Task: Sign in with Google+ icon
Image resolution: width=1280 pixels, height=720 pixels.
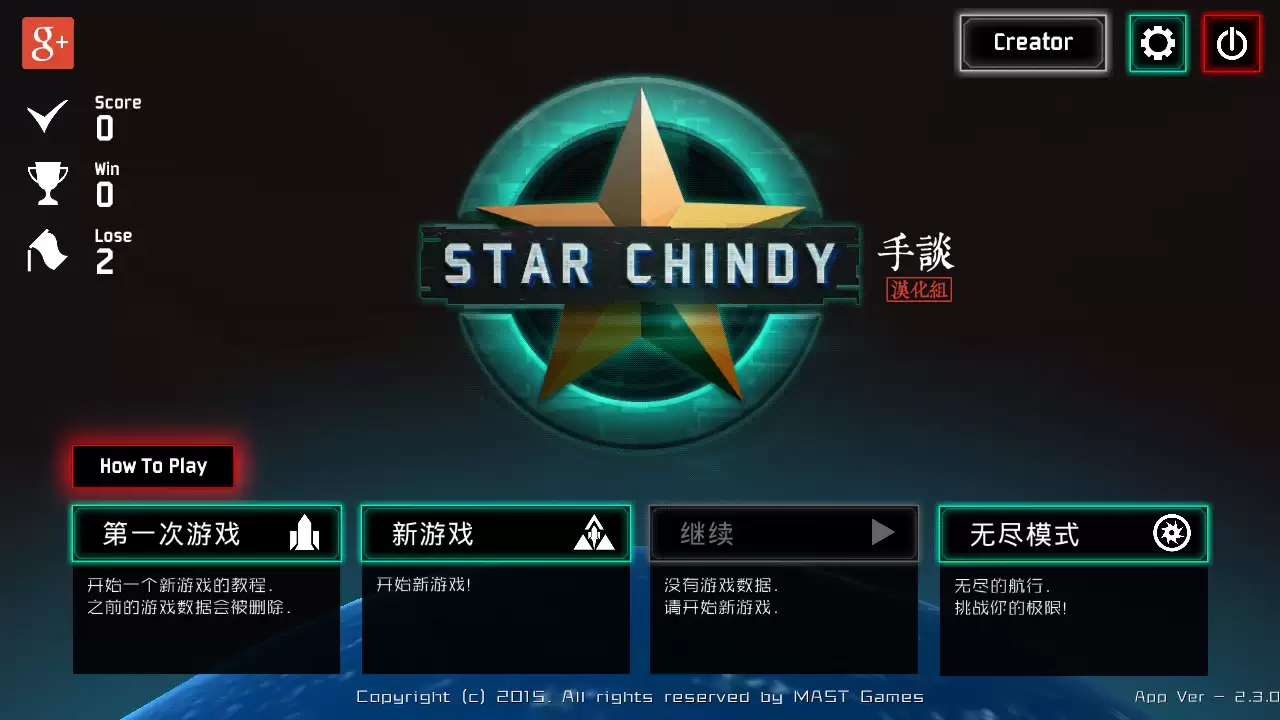Action: 46,42
